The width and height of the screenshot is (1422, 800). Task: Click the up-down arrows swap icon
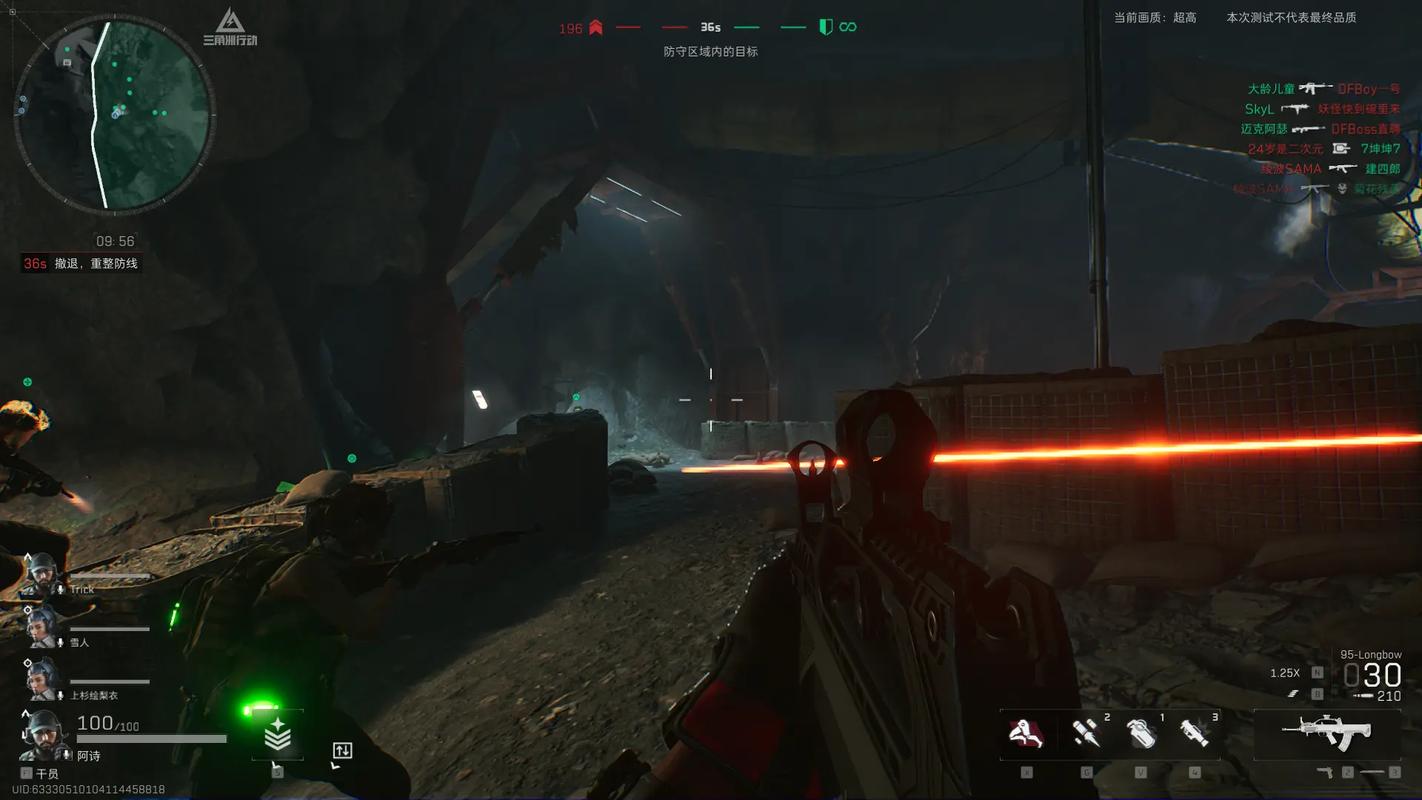[342, 751]
